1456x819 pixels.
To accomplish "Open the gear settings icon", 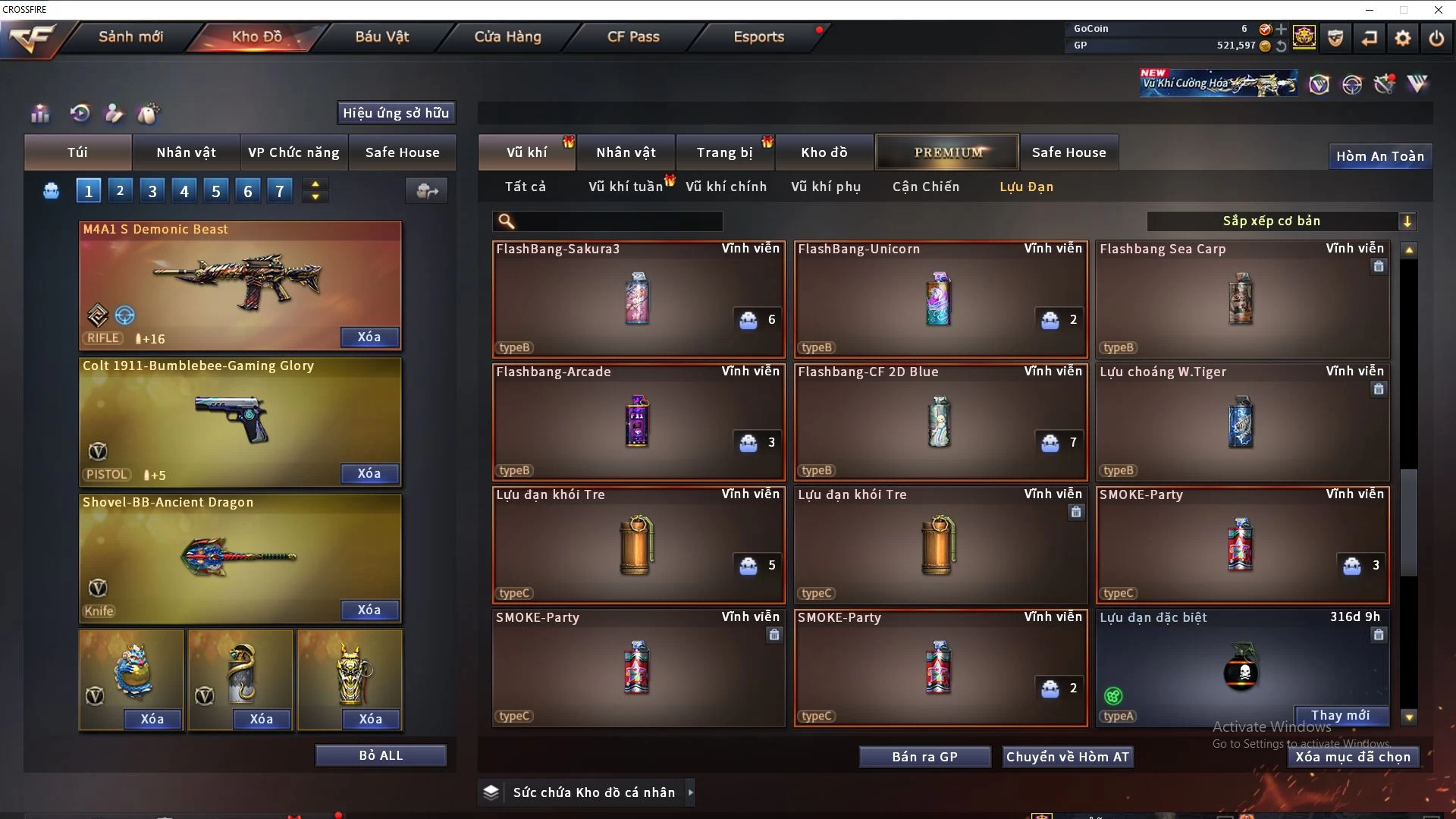I will [1403, 38].
